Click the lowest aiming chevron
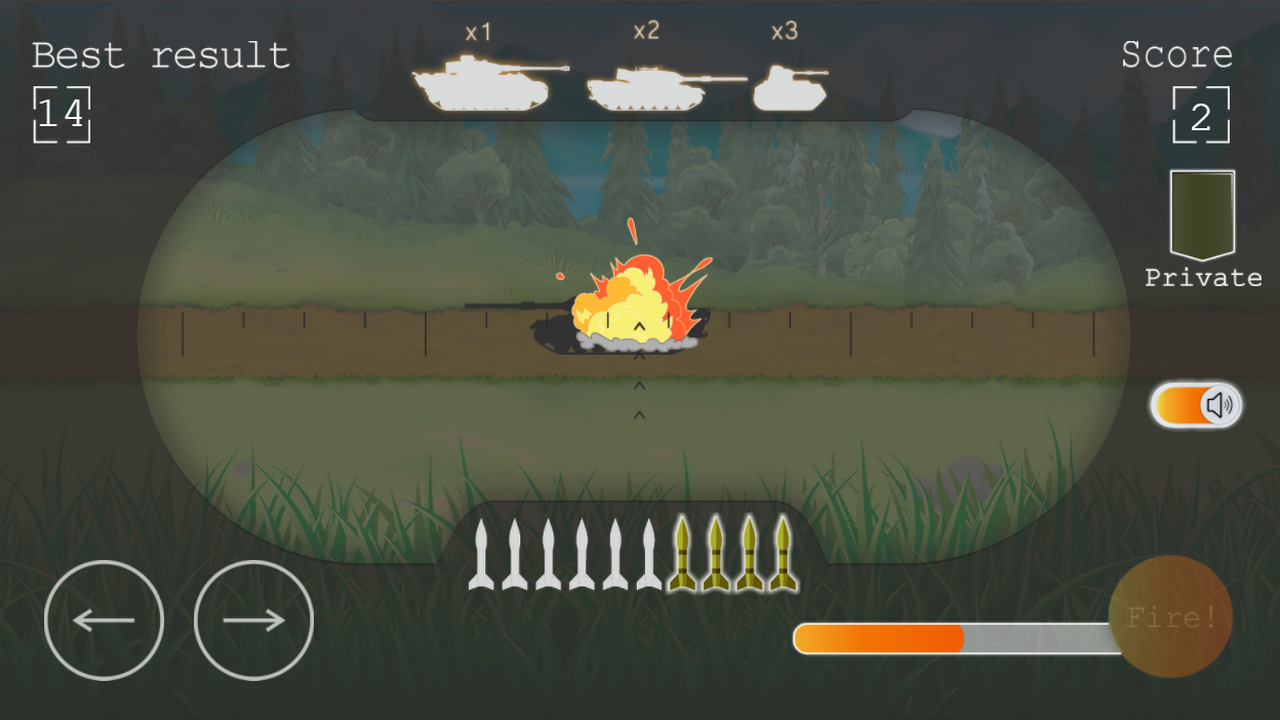Image resolution: width=1280 pixels, height=720 pixels. (x=638, y=413)
